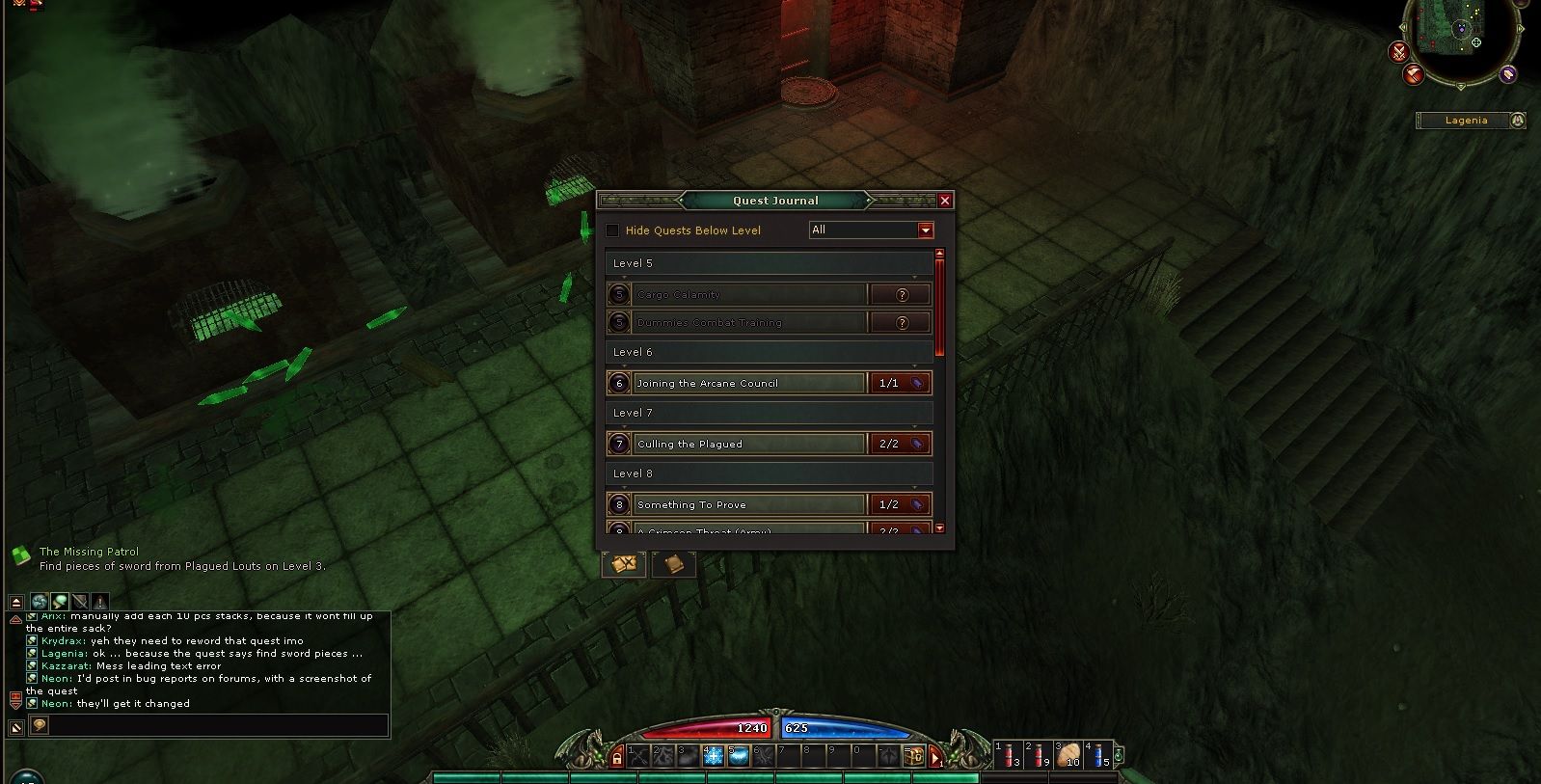Open The Missing Patrol quest tracker
This screenshot has height=784, width=1541.
89,553
